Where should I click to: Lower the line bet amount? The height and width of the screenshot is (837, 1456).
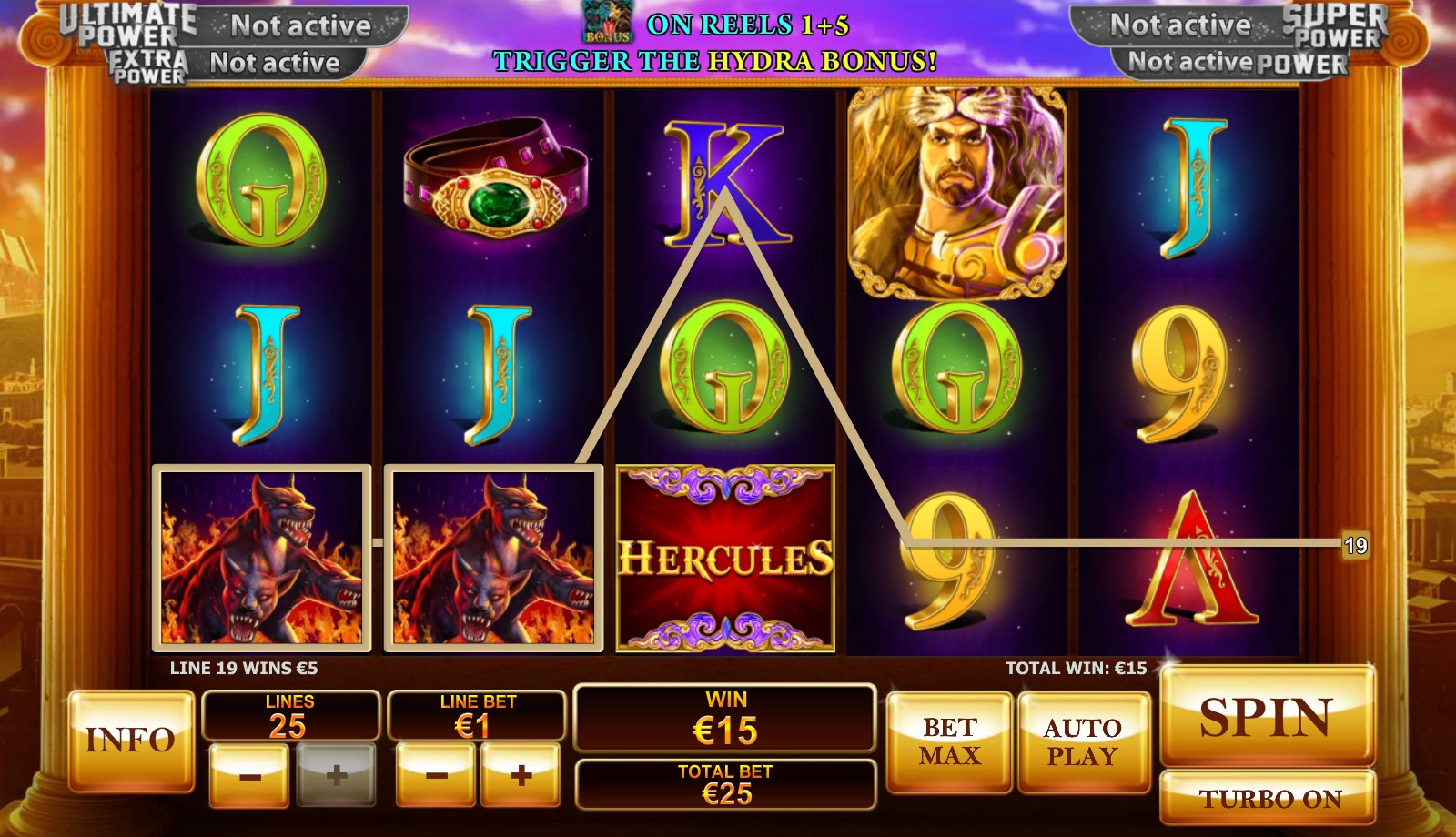[x=436, y=775]
